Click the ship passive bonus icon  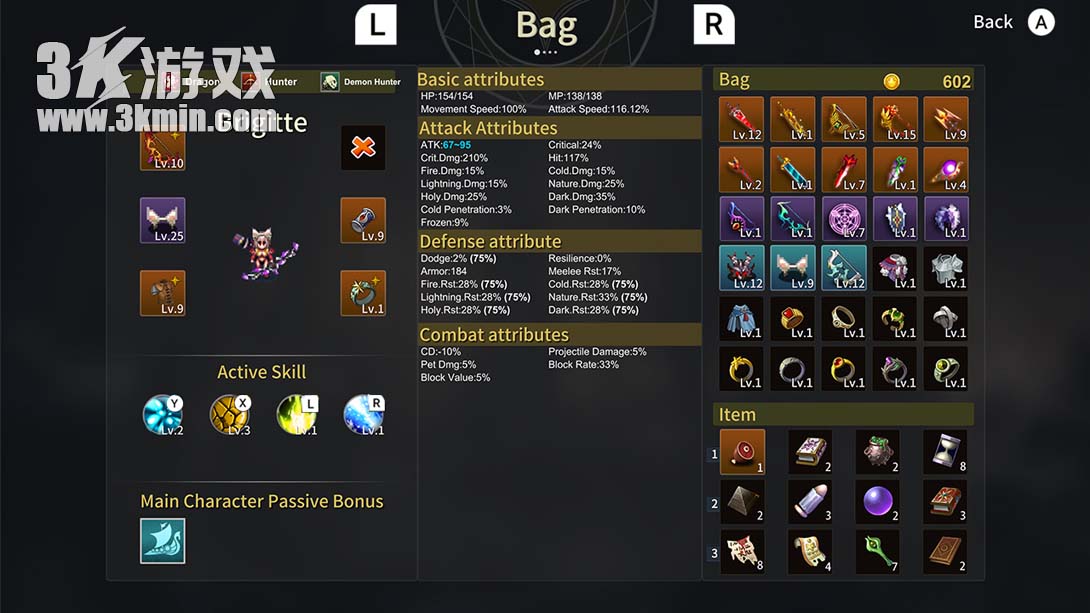pyautogui.click(x=162, y=540)
